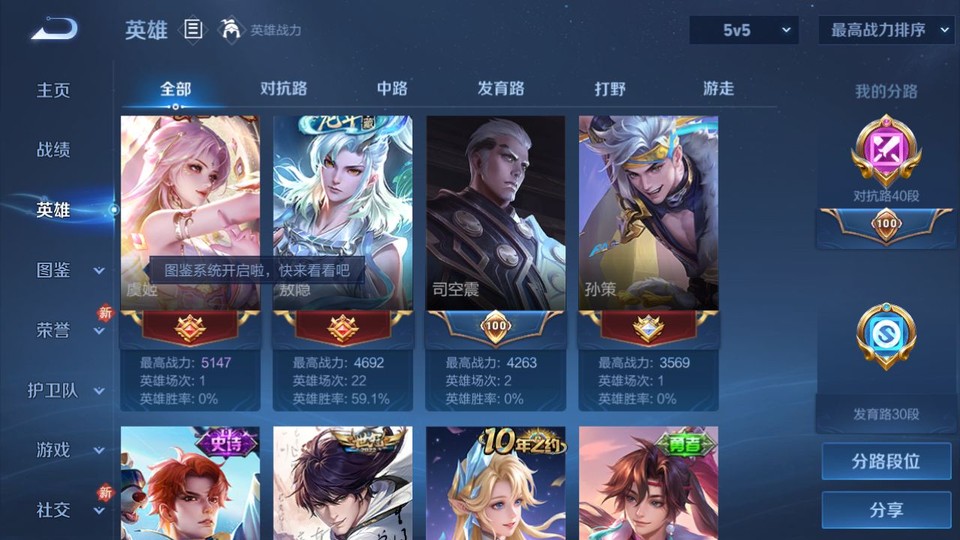The image size is (960, 540).
Task: Open the 最高战力排序 sort dropdown
Action: coord(886,30)
